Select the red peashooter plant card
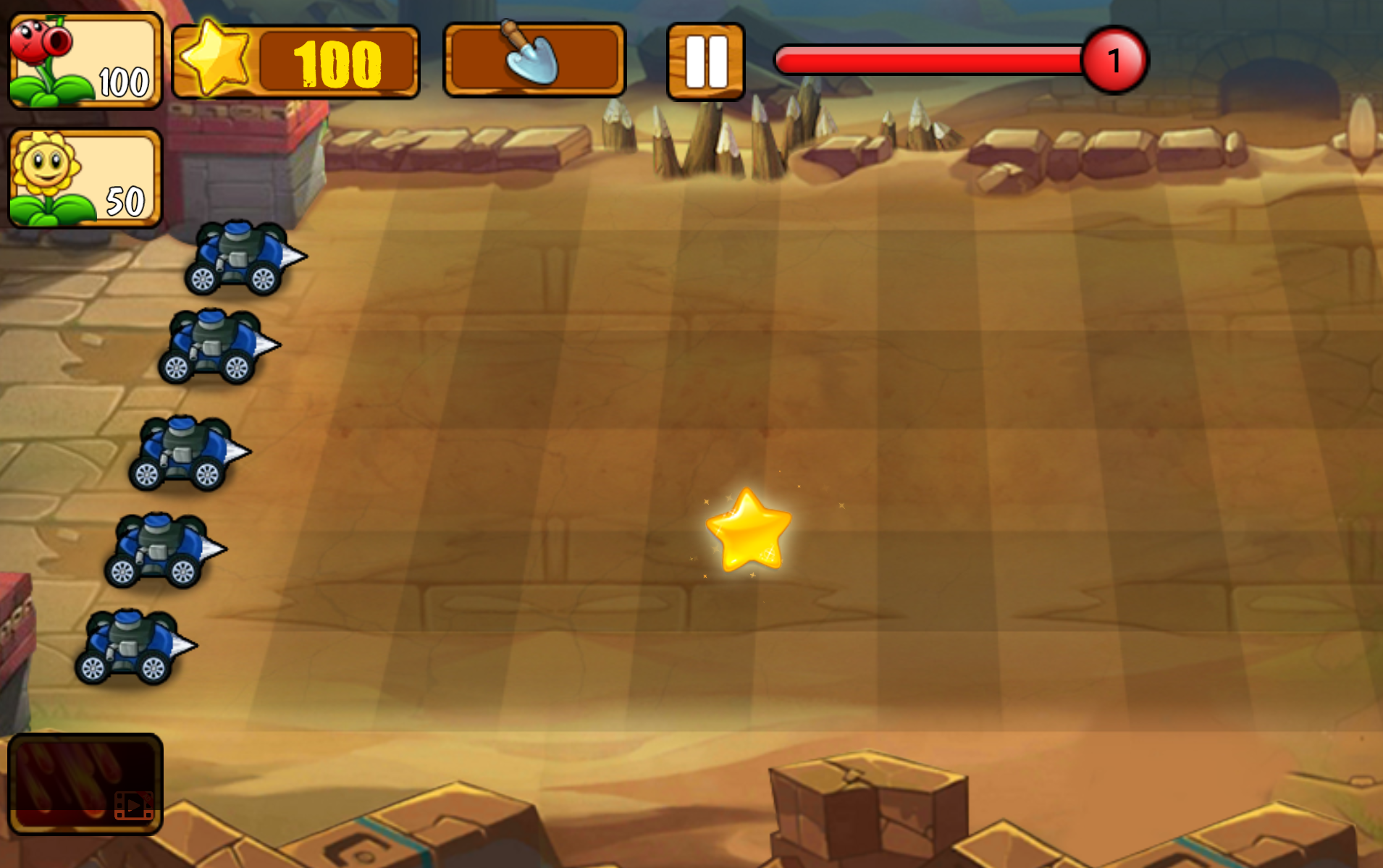 click(85, 61)
